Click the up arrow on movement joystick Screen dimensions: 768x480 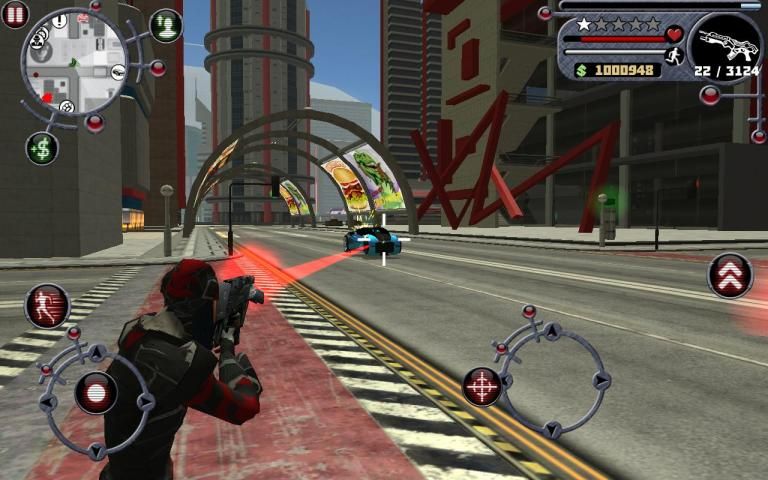[x=97, y=353]
